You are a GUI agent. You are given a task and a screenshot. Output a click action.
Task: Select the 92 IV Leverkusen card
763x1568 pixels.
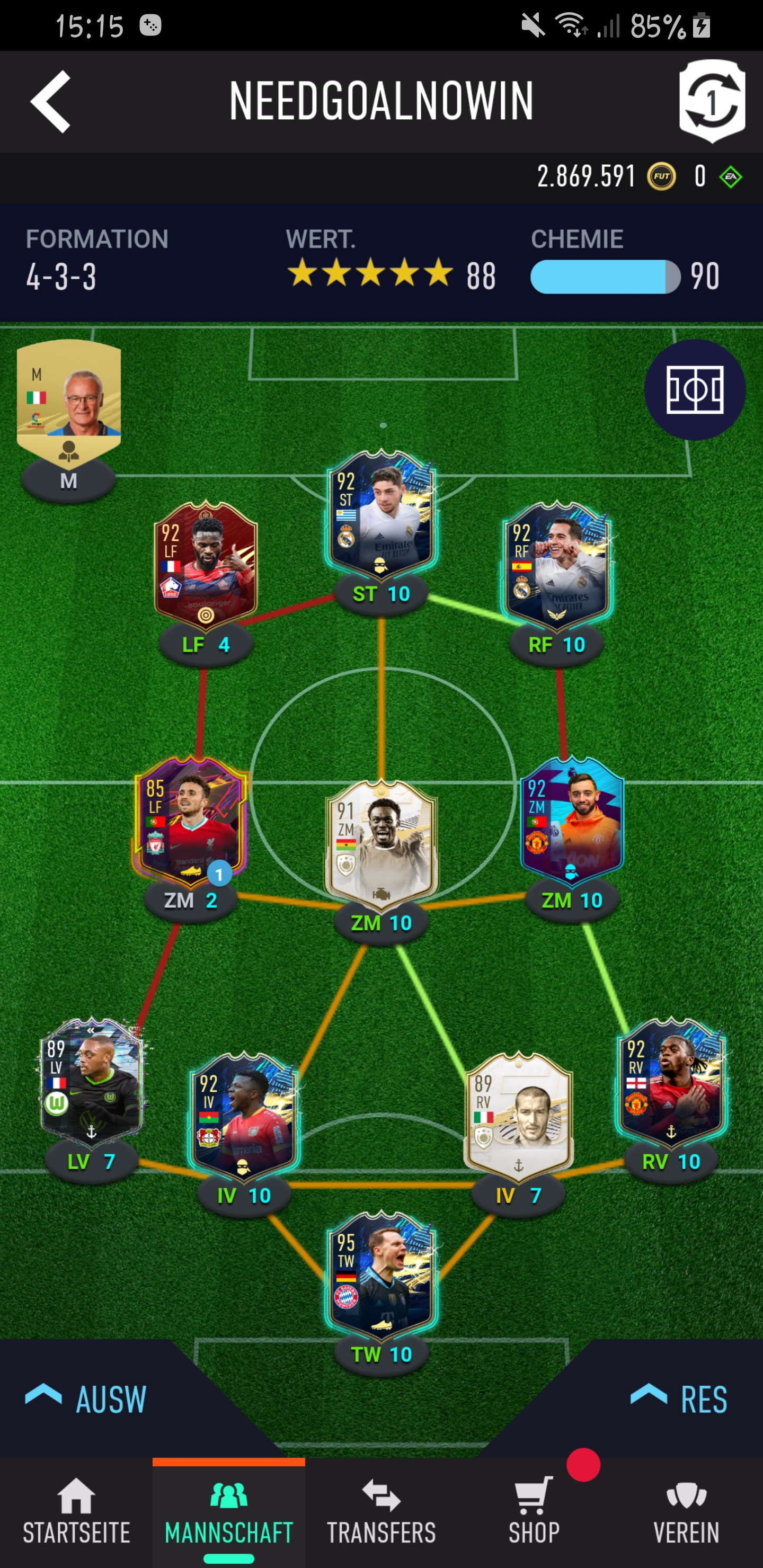(x=244, y=1115)
